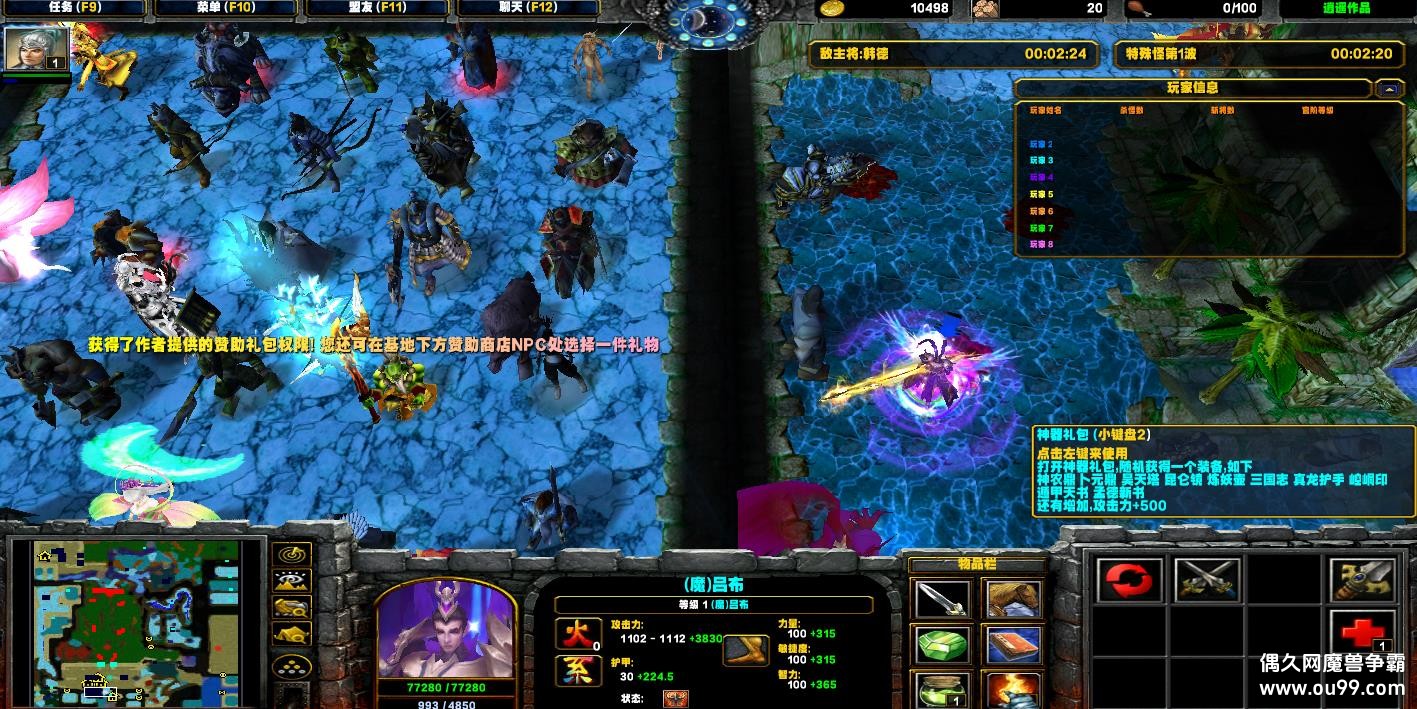Use the green gem inventory item
1417x709 pixels.
[x=942, y=646]
